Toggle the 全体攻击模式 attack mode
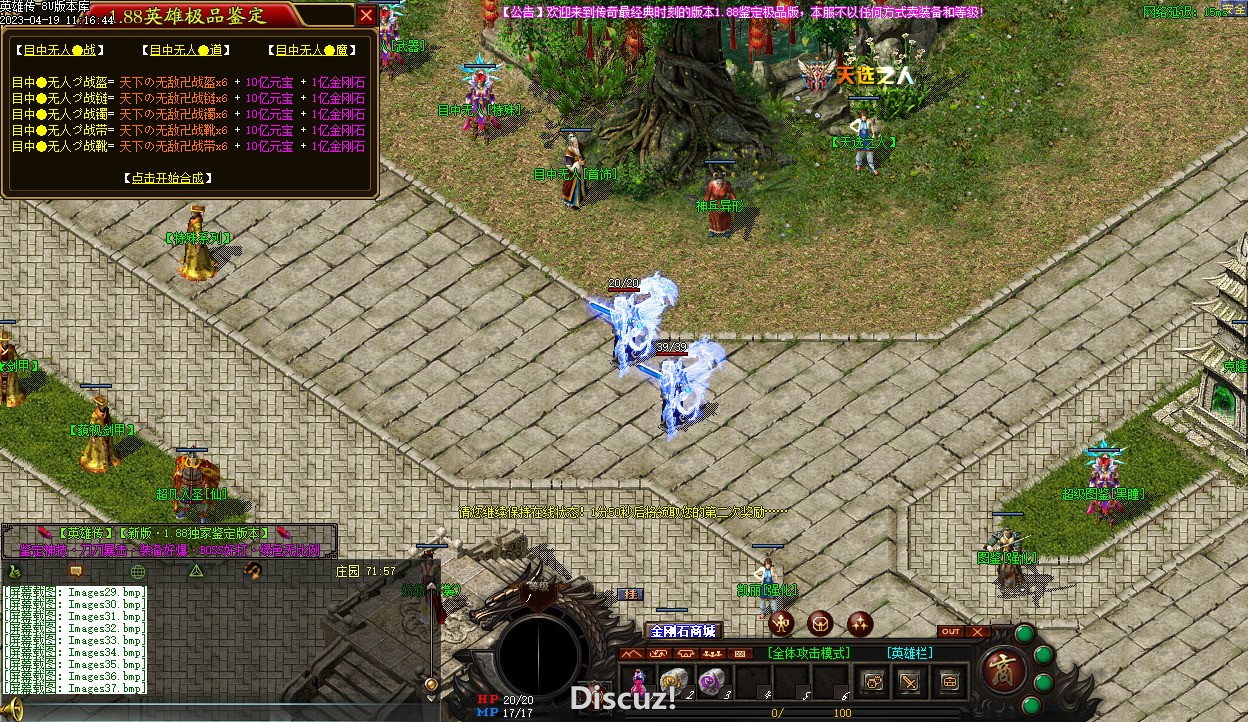The height and width of the screenshot is (722, 1248). (x=809, y=653)
